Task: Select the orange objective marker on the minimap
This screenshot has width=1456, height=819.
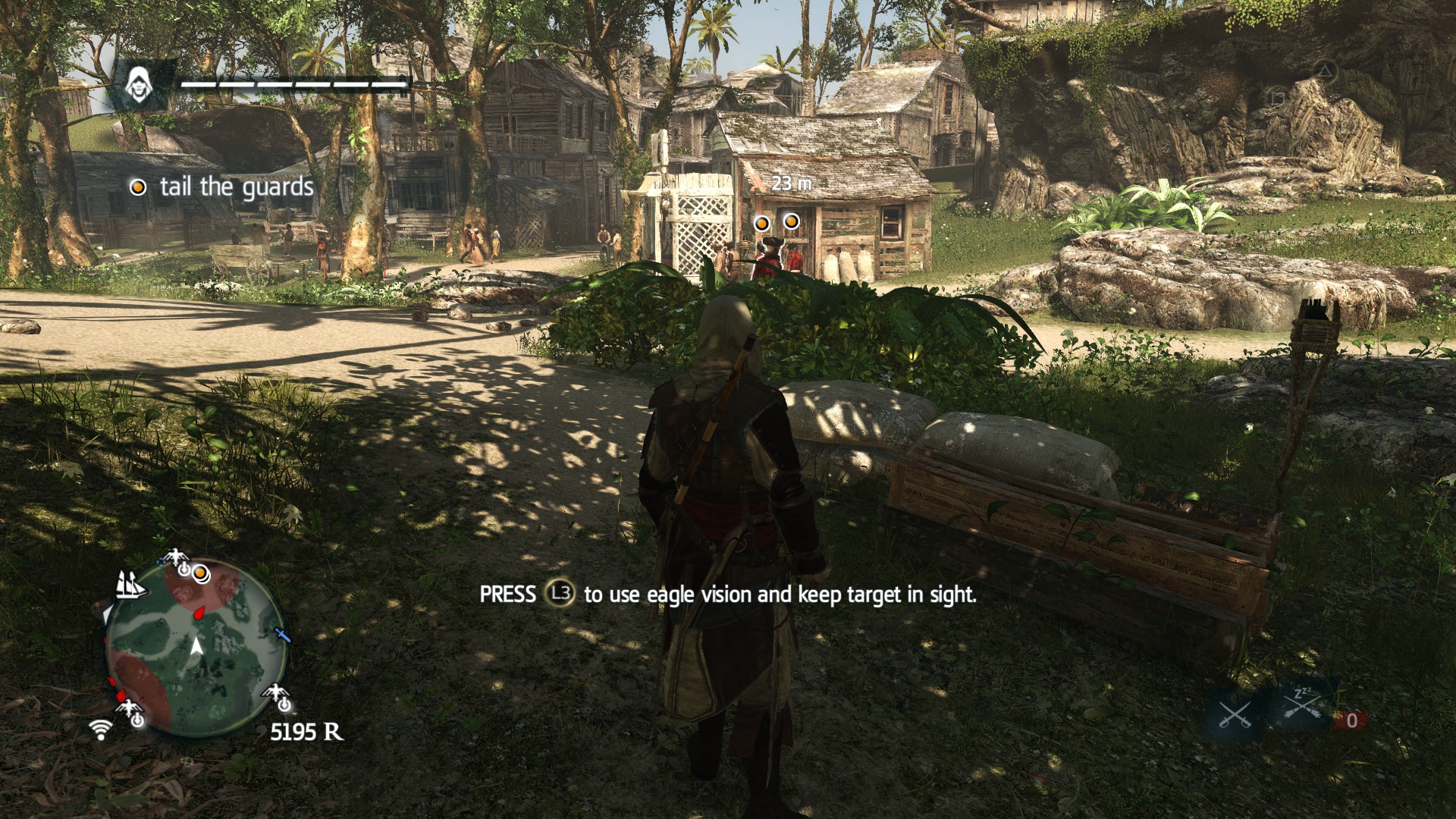Action: [x=200, y=573]
